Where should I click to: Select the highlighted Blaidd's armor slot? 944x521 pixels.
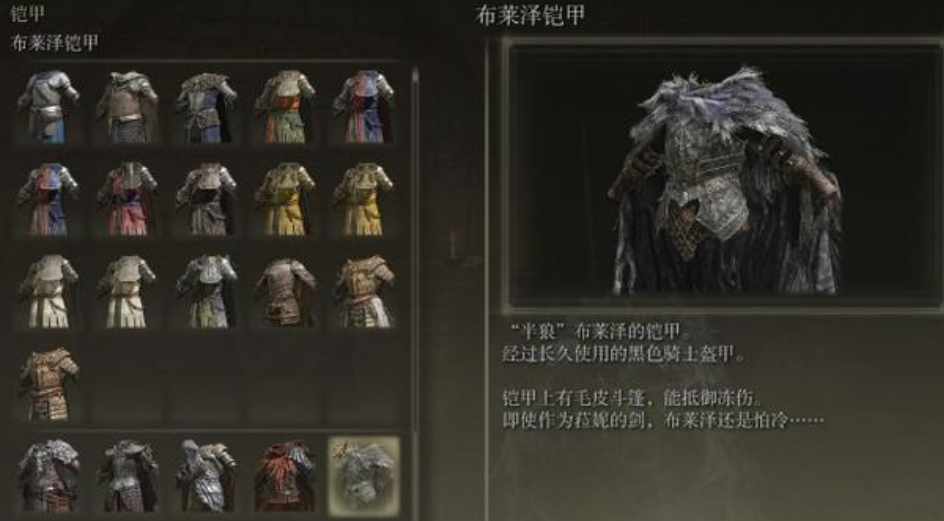(363, 474)
